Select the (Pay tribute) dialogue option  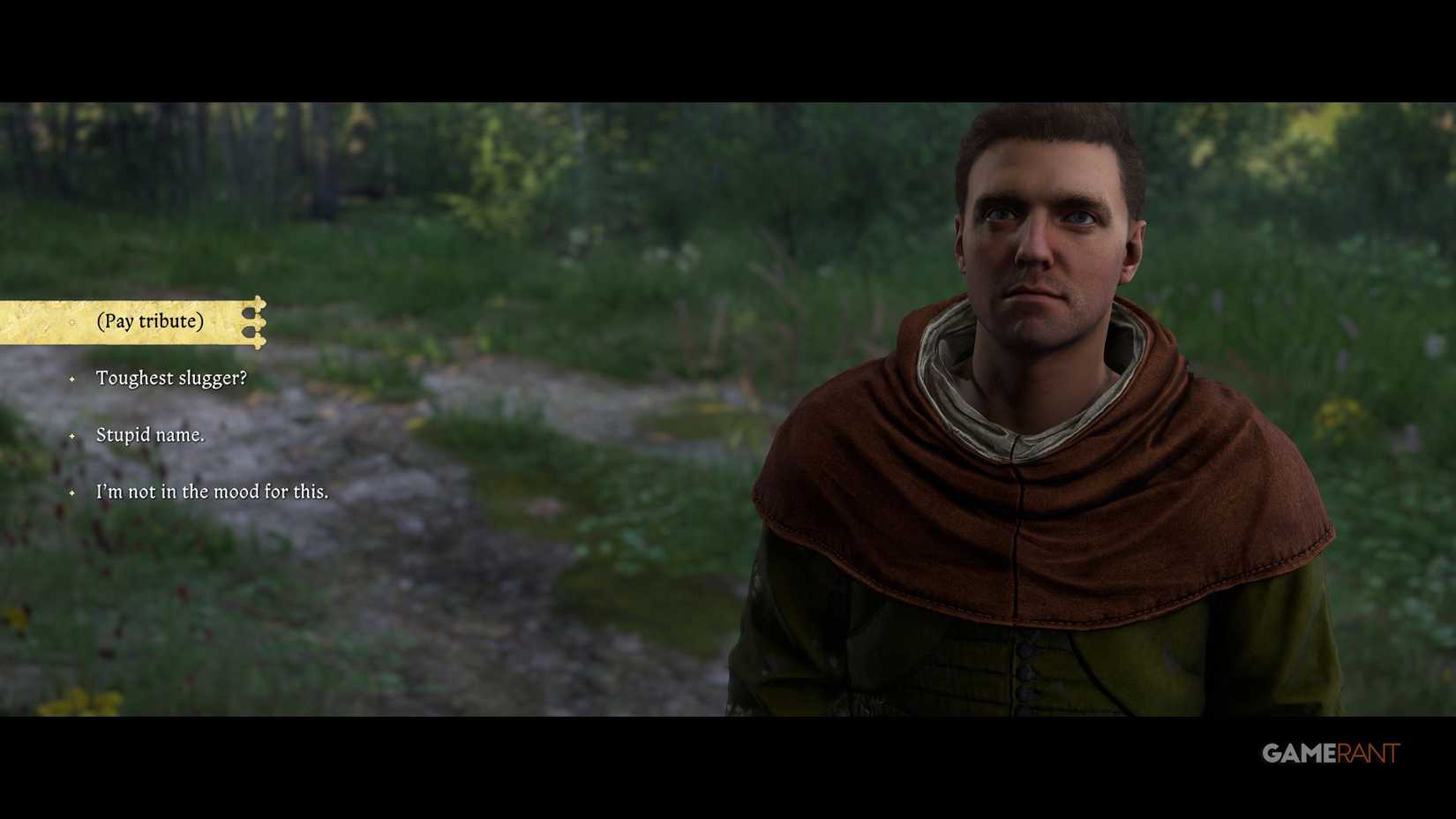150,321
